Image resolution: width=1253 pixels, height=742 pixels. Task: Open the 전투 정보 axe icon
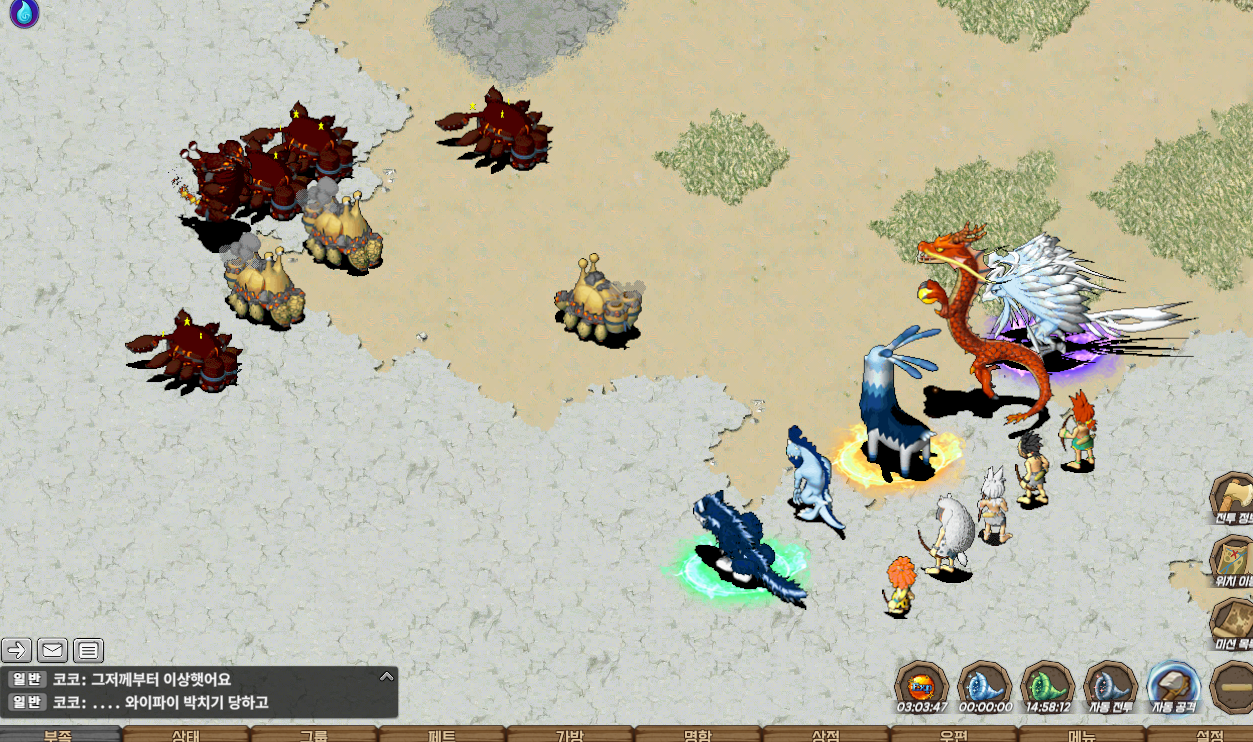[x=1233, y=497]
